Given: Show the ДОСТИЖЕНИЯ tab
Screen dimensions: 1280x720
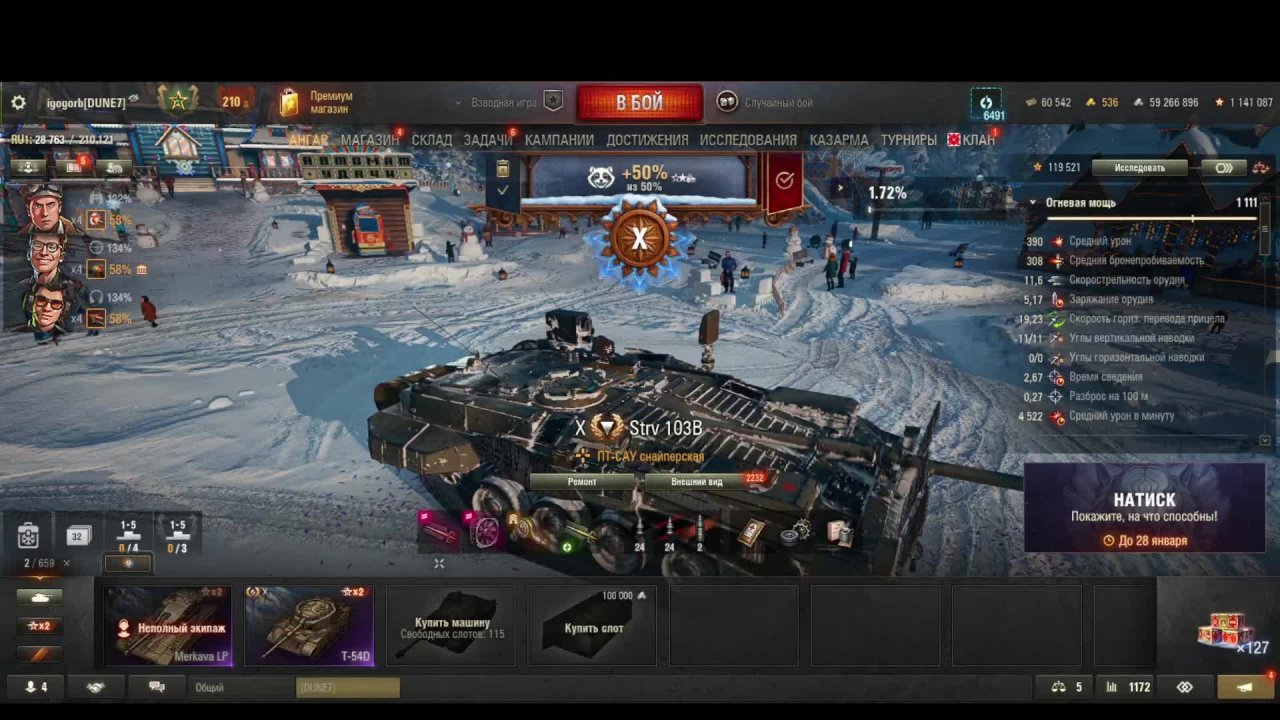Looking at the screenshot, I should point(647,140).
